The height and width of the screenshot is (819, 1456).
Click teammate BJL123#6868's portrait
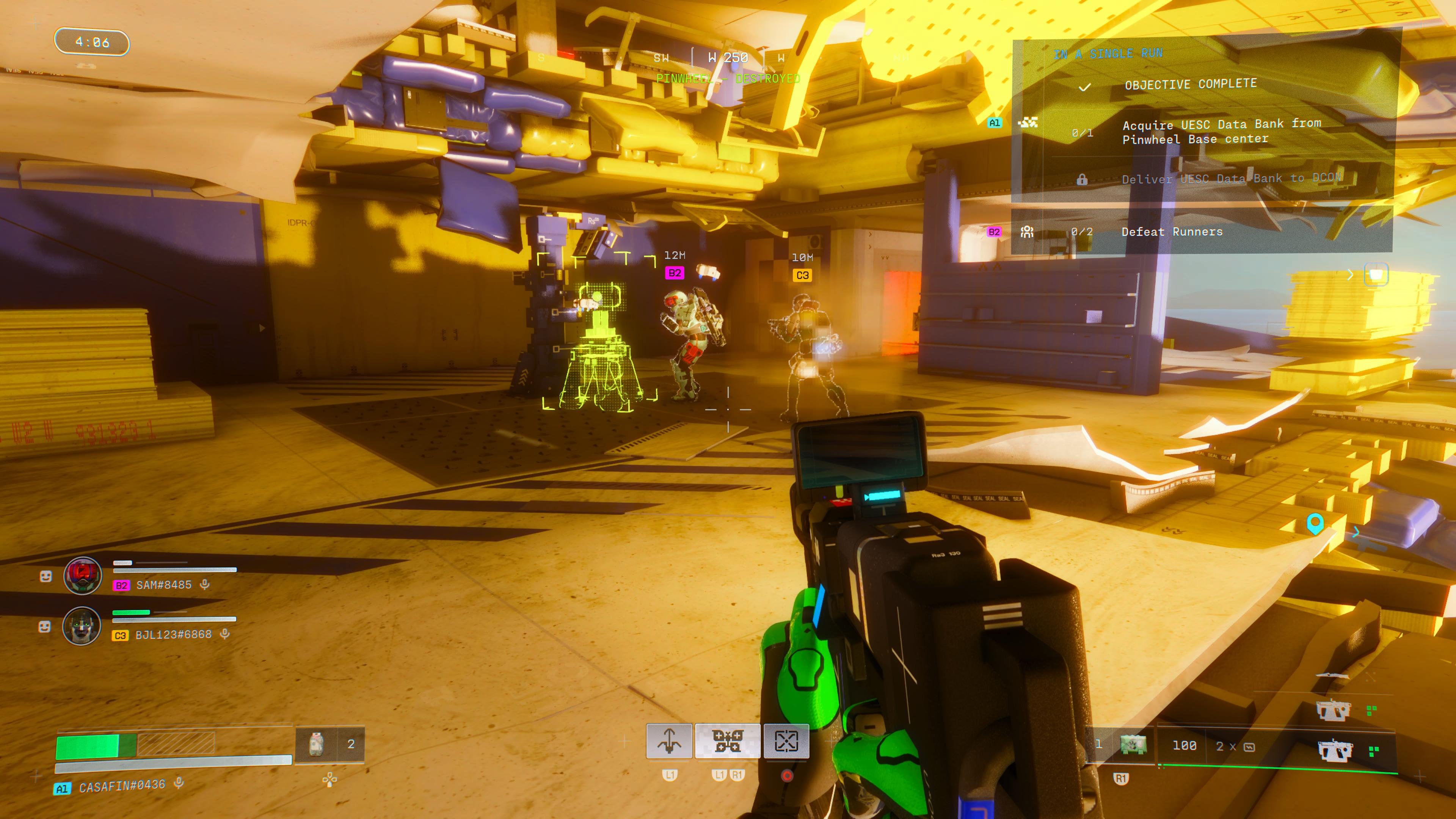(82, 626)
